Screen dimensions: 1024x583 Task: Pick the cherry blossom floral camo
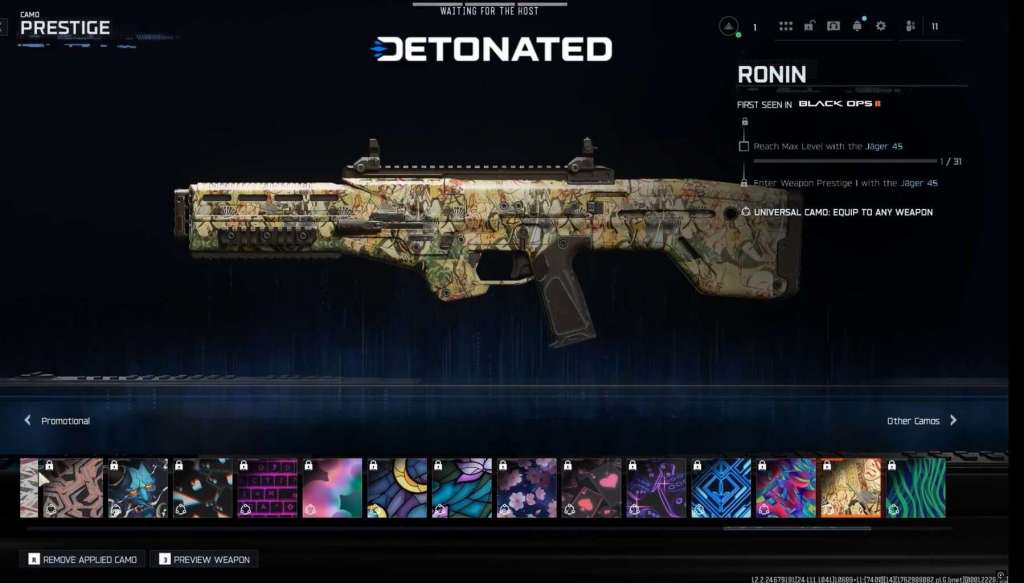click(x=527, y=488)
